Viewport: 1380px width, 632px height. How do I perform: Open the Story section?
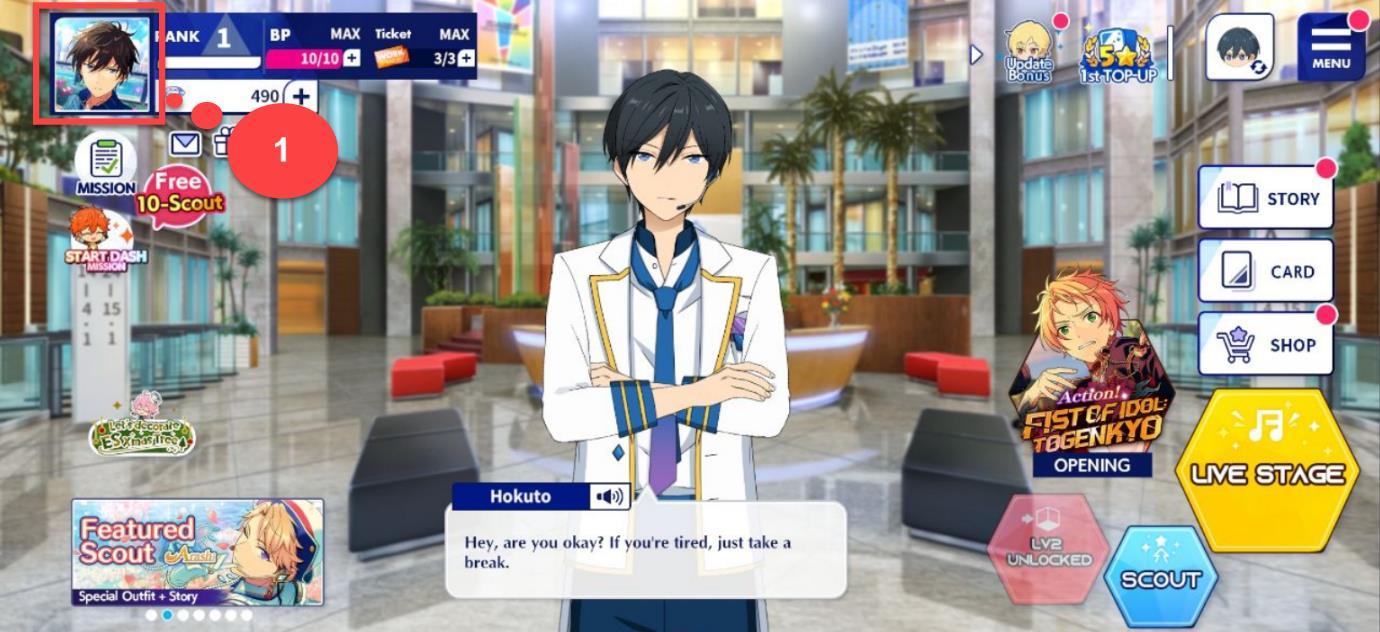pos(1266,198)
